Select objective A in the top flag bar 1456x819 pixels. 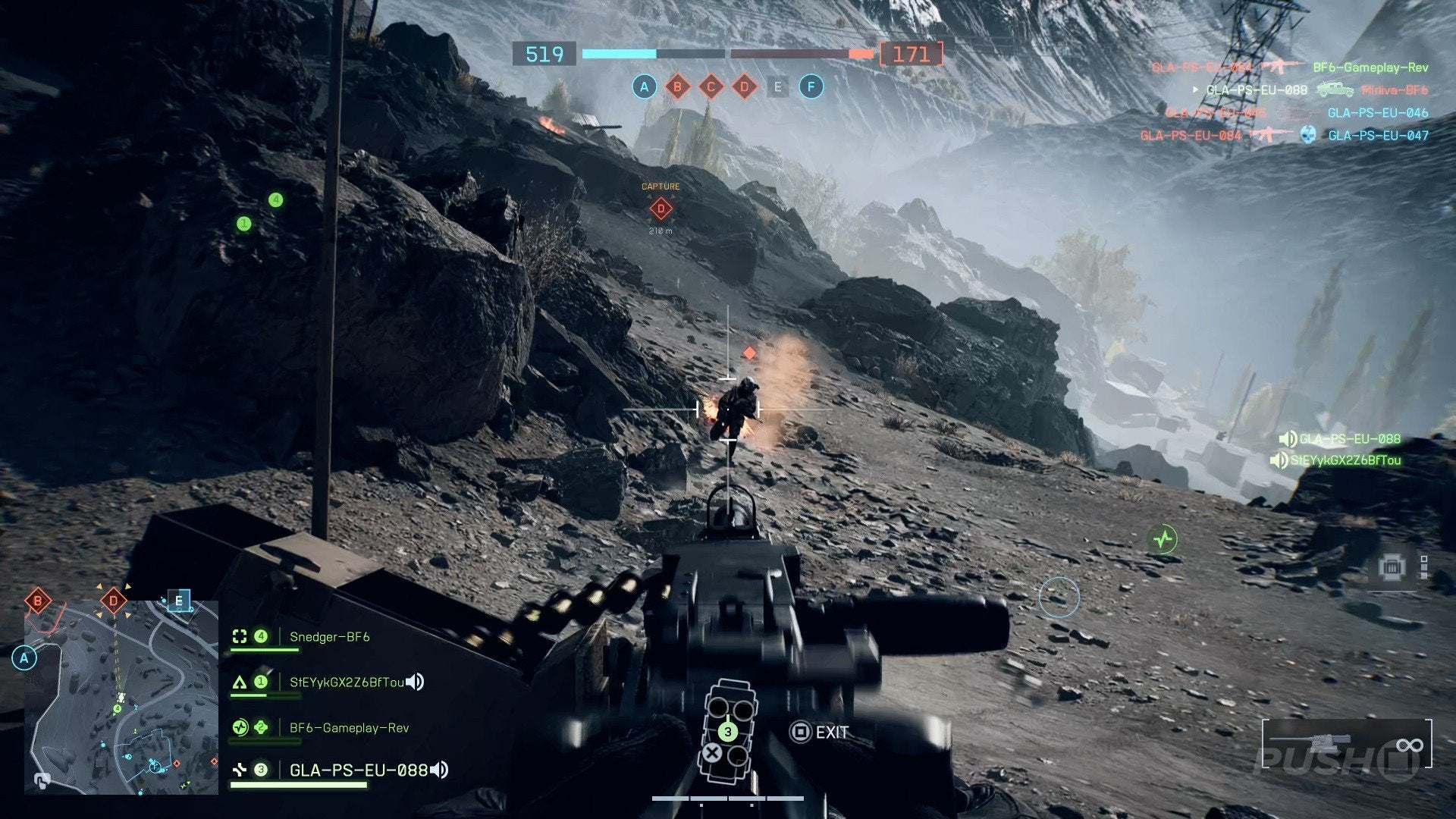644,87
